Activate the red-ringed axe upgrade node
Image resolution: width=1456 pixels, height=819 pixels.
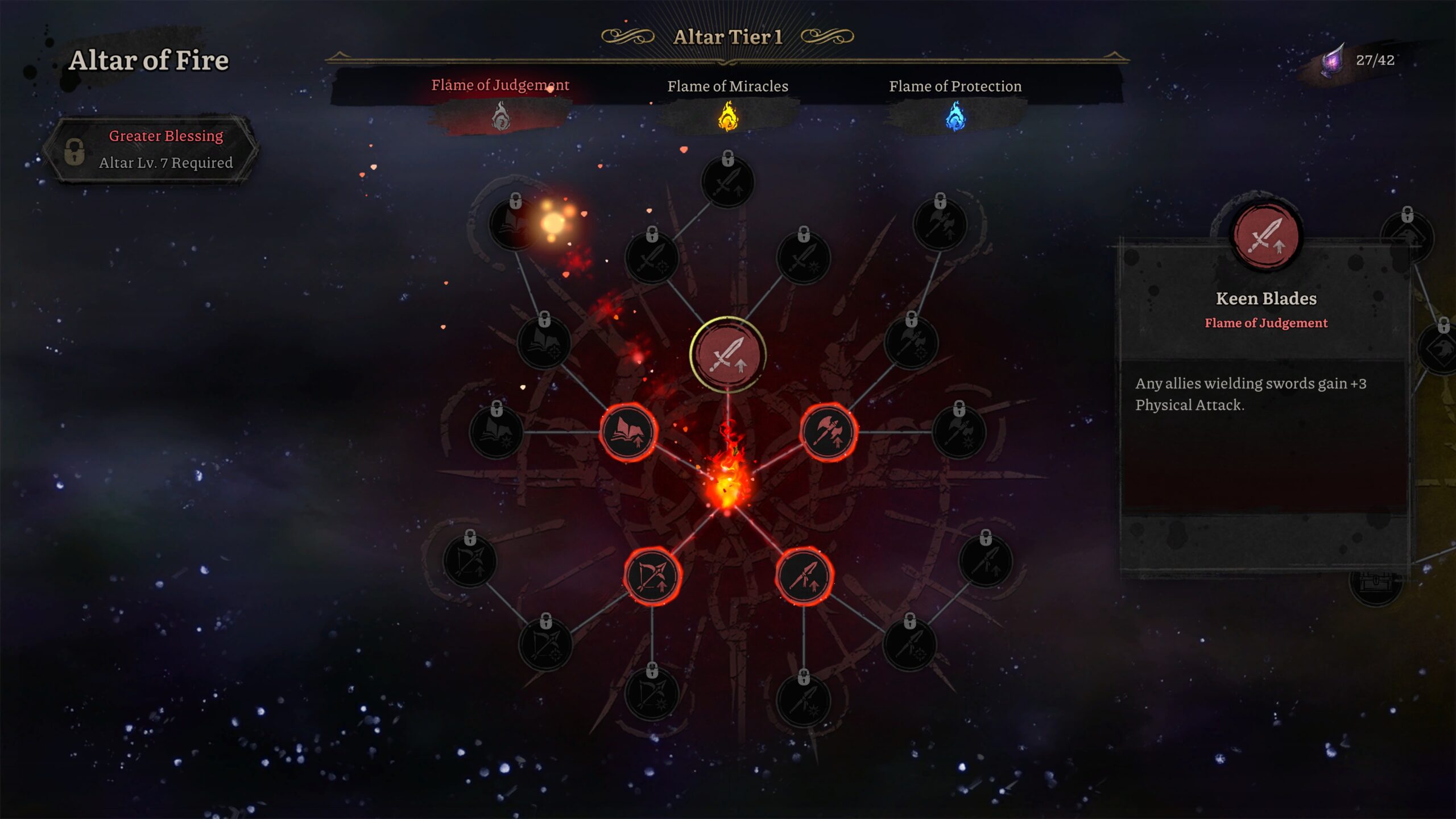pyautogui.click(x=828, y=432)
